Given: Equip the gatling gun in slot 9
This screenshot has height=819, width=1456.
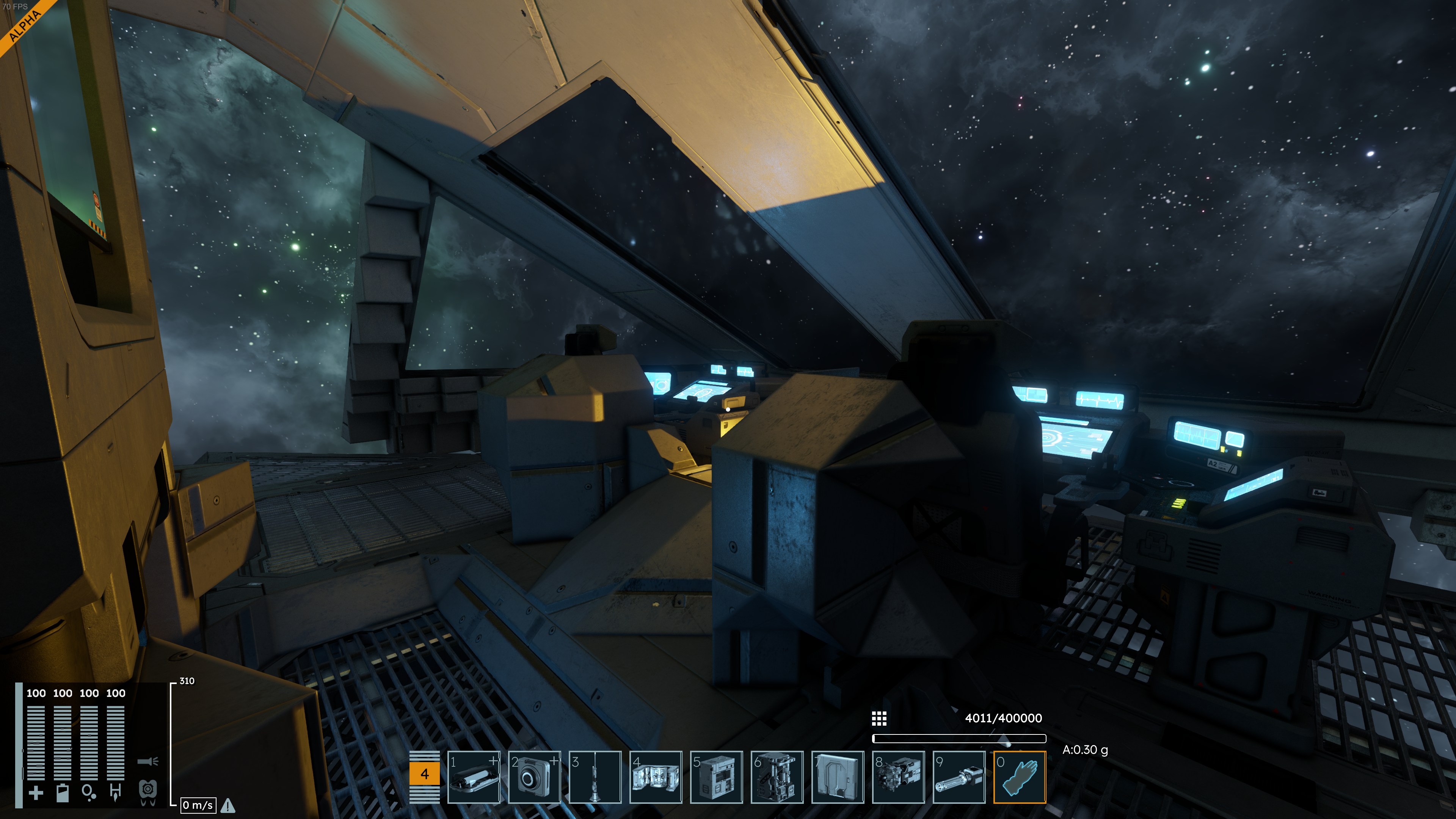Looking at the screenshot, I should tap(959, 777).
